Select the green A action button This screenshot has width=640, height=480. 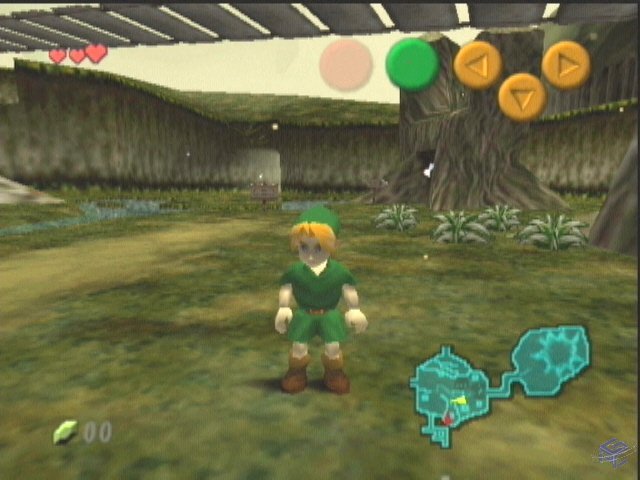click(x=412, y=64)
